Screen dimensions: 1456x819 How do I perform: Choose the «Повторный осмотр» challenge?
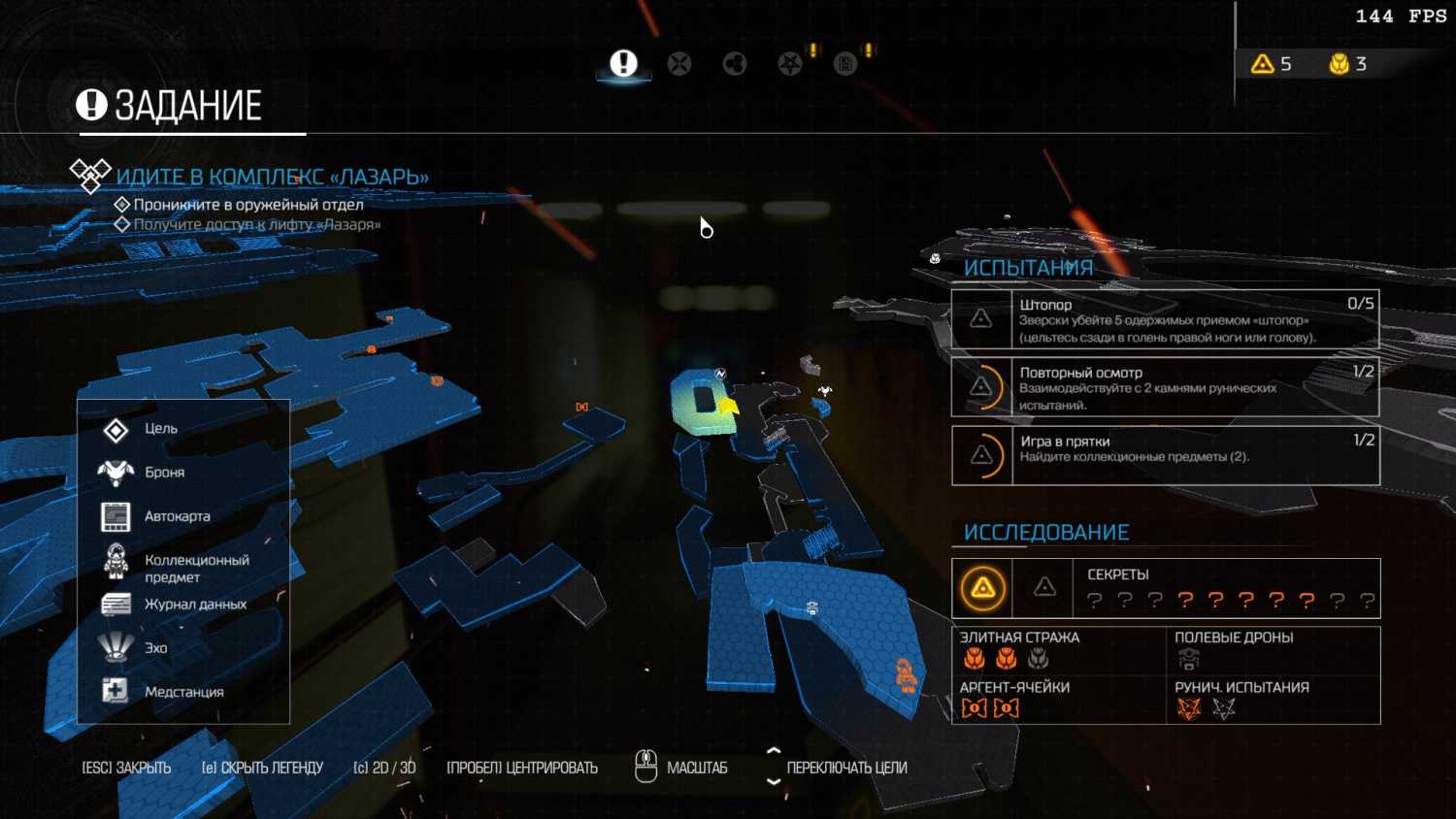(x=1165, y=387)
